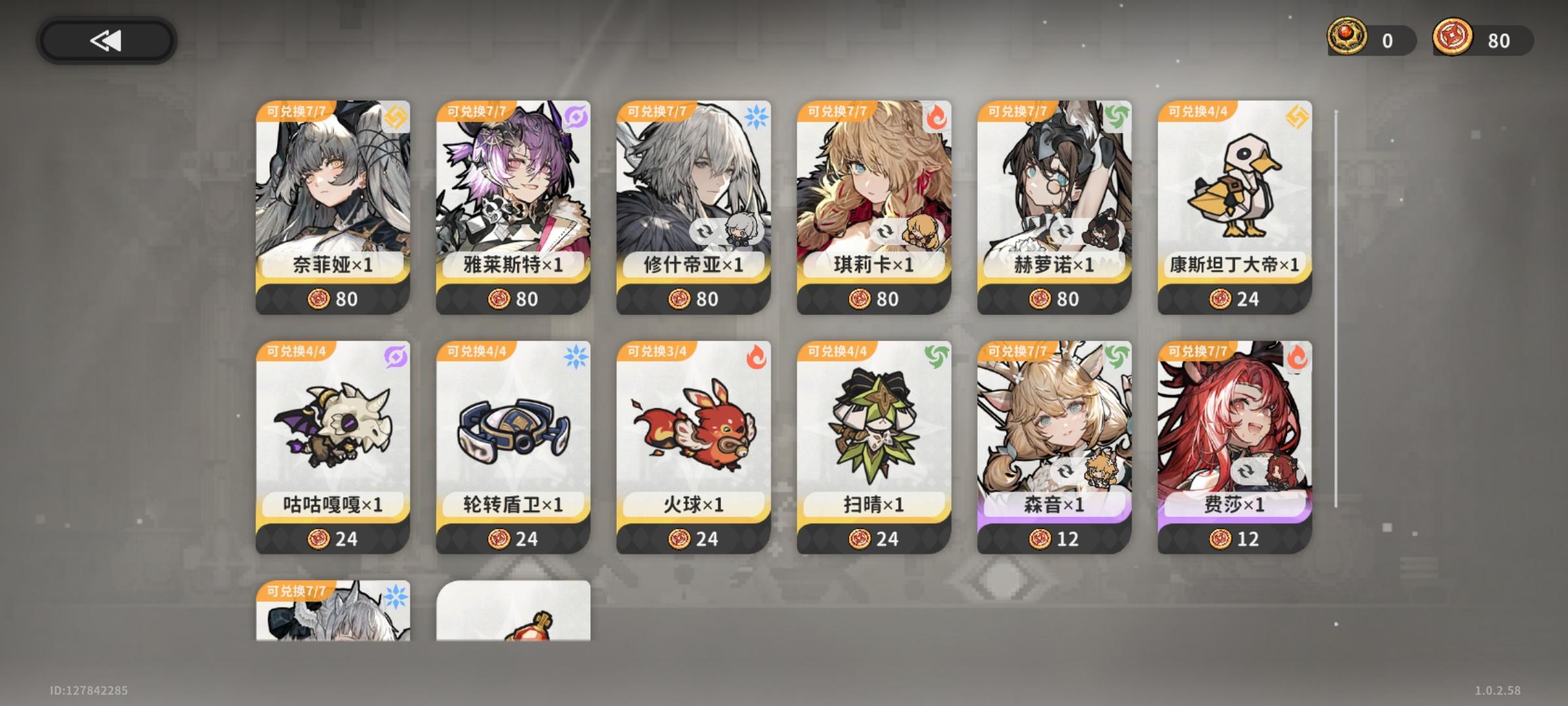Click the lightning element icon on 奈菲娅 card
The image size is (1568, 706).
395,115
